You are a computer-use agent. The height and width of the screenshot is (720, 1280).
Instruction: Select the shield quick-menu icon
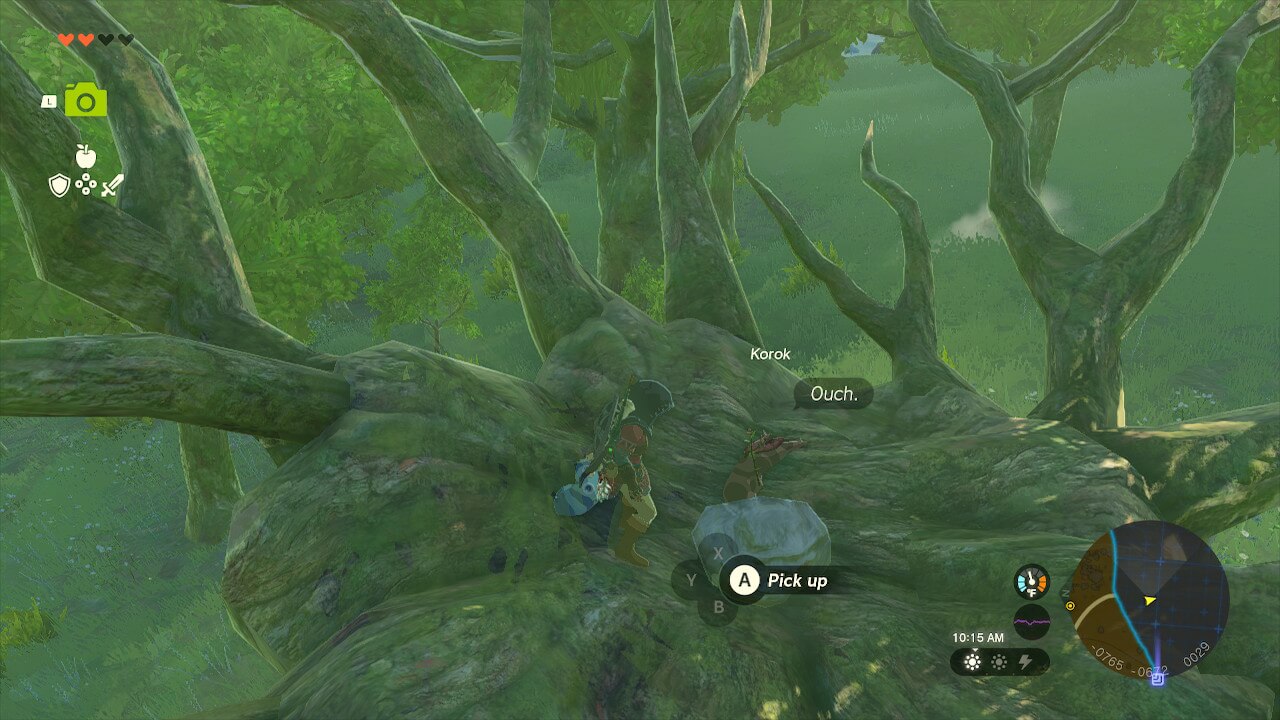pos(59,184)
